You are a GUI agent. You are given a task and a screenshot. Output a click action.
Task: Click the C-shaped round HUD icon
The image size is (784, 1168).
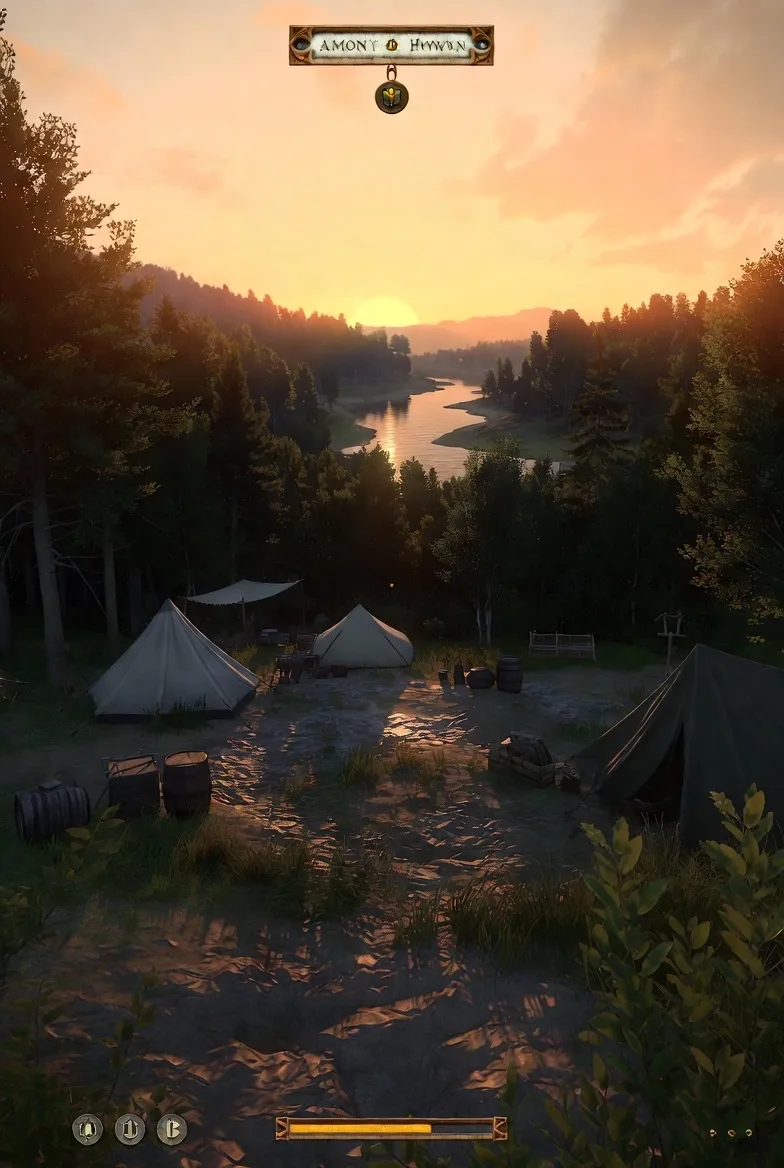coord(172,1129)
